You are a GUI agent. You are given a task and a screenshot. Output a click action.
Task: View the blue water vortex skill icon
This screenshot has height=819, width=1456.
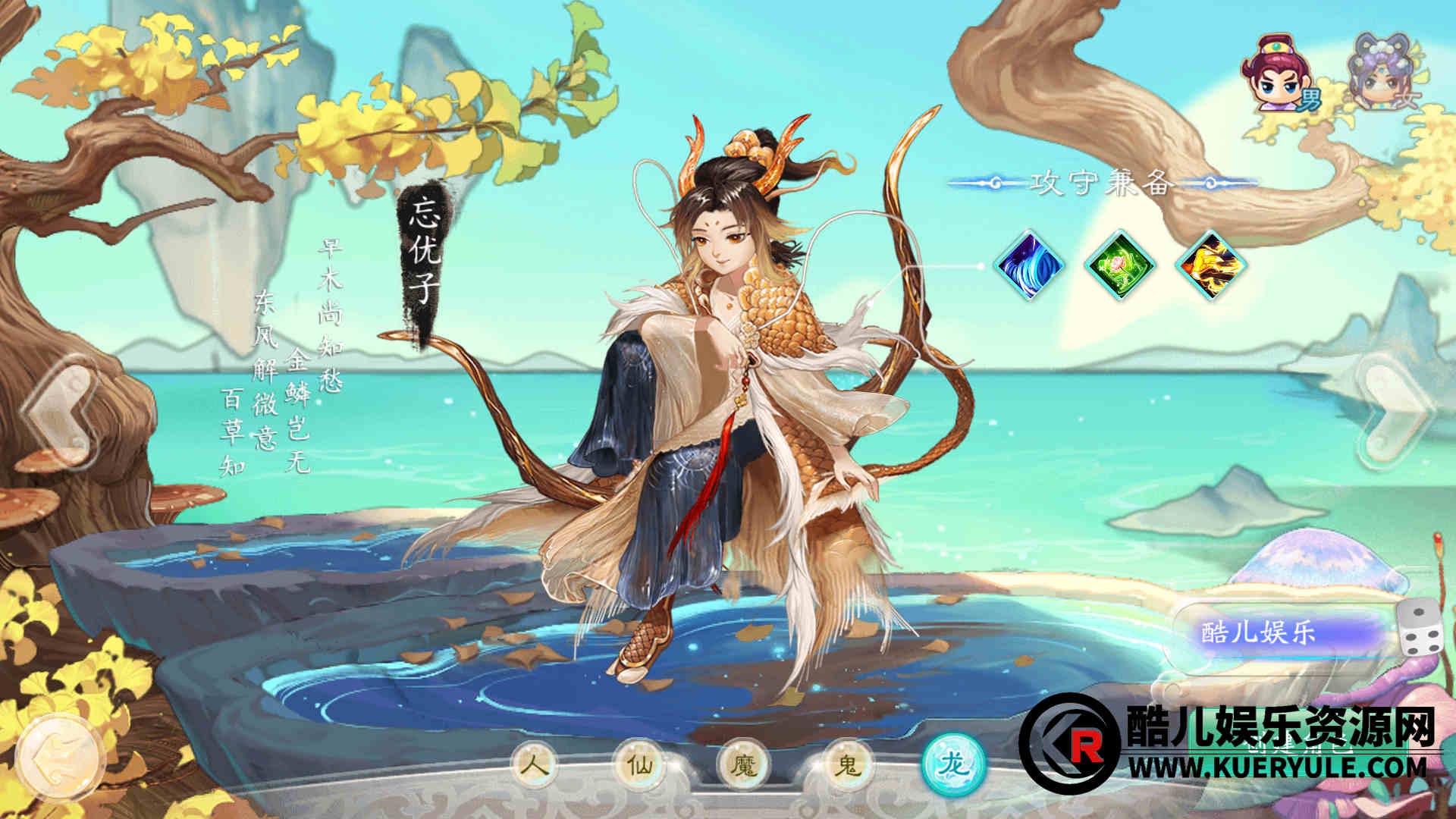coord(1029,265)
